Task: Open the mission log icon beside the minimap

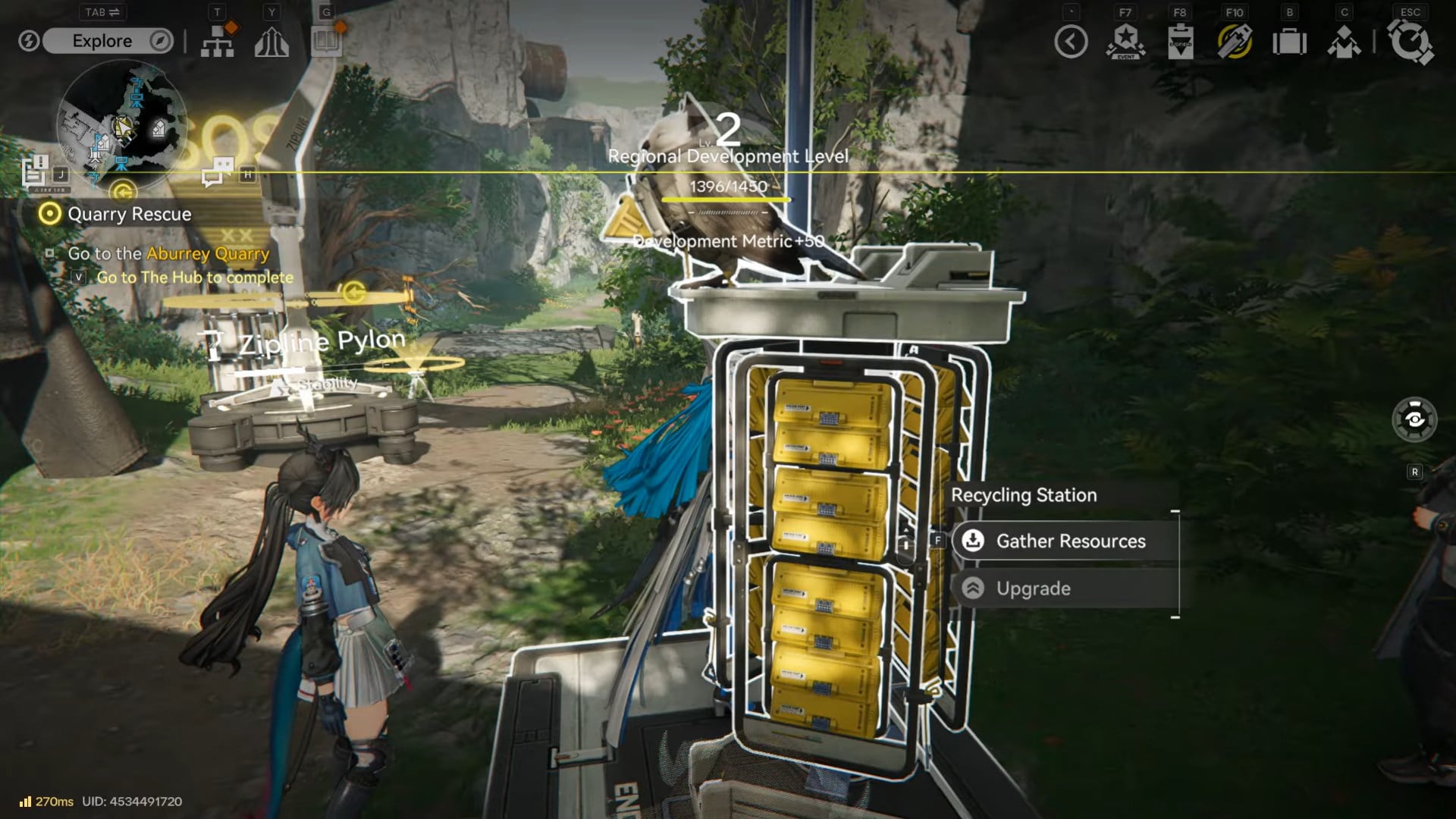Action: [35, 171]
